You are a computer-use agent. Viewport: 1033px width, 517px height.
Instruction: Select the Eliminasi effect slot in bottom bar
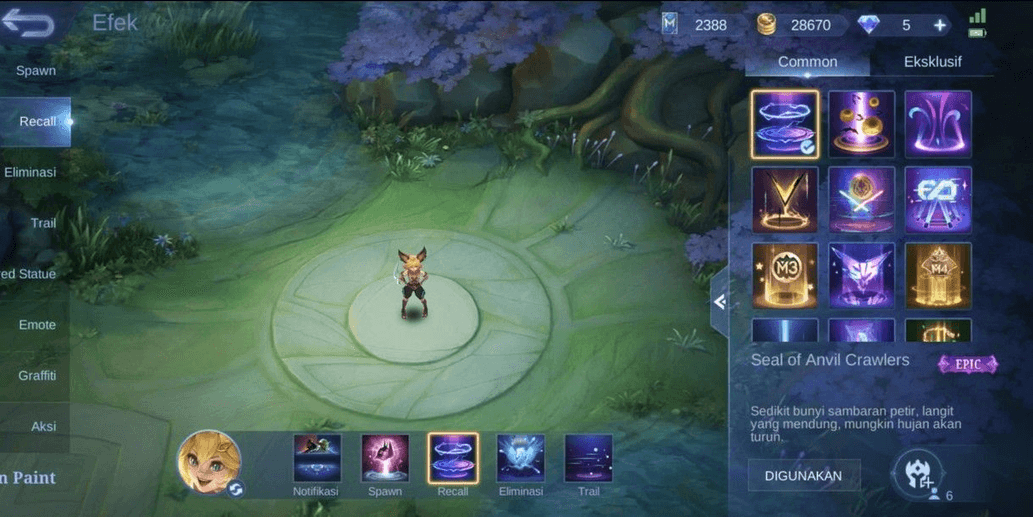coord(521,460)
